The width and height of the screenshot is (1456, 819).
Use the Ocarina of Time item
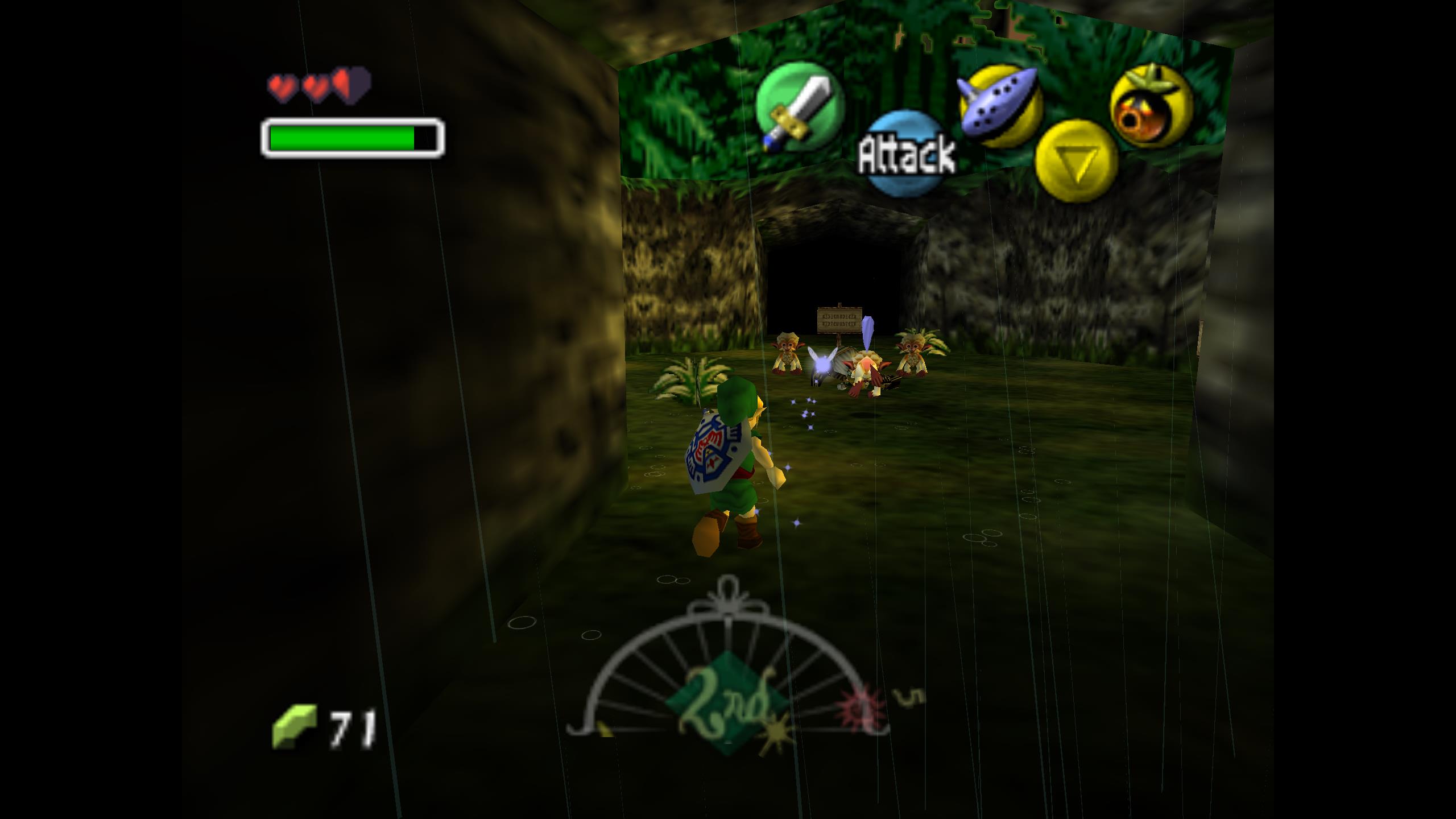pos(1000,106)
